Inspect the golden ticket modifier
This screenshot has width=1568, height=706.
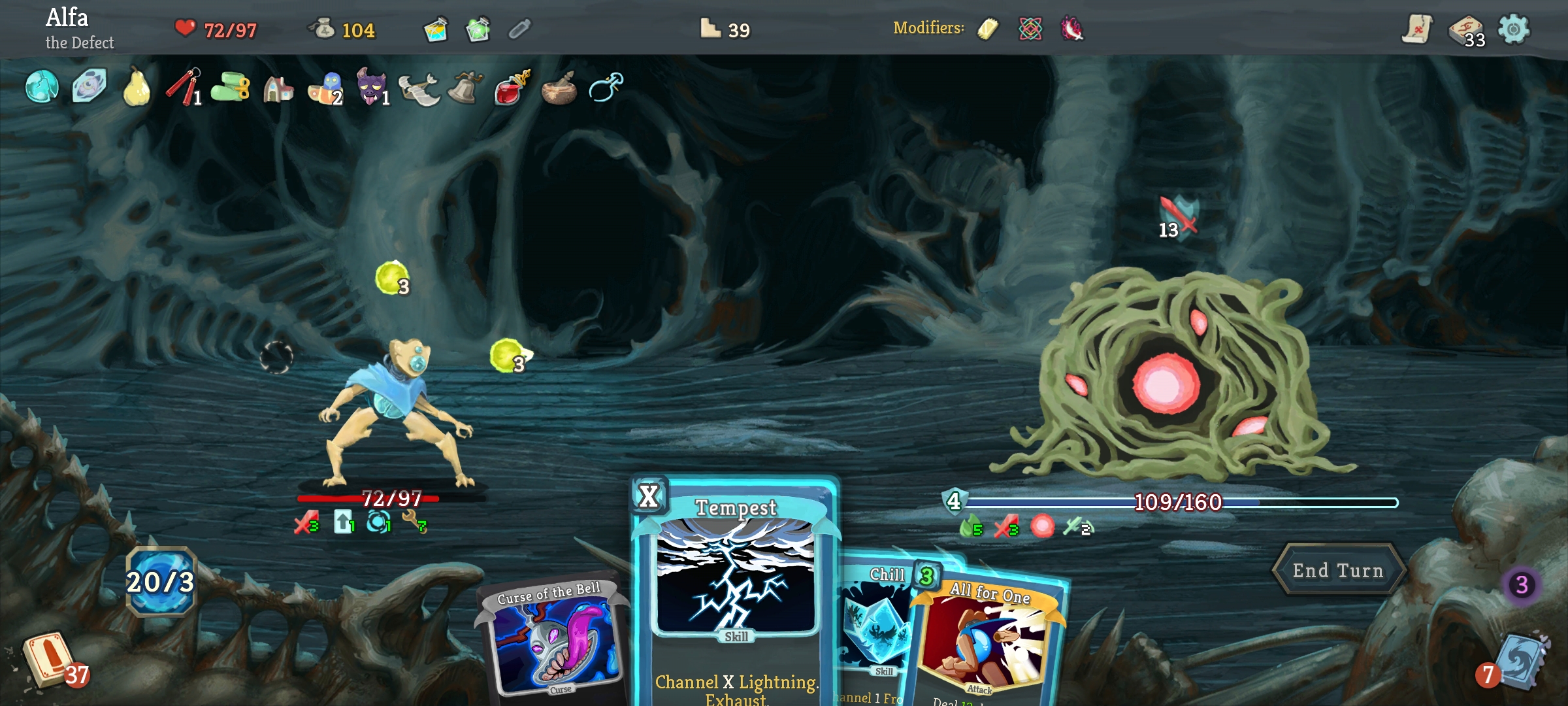pos(987,29)
